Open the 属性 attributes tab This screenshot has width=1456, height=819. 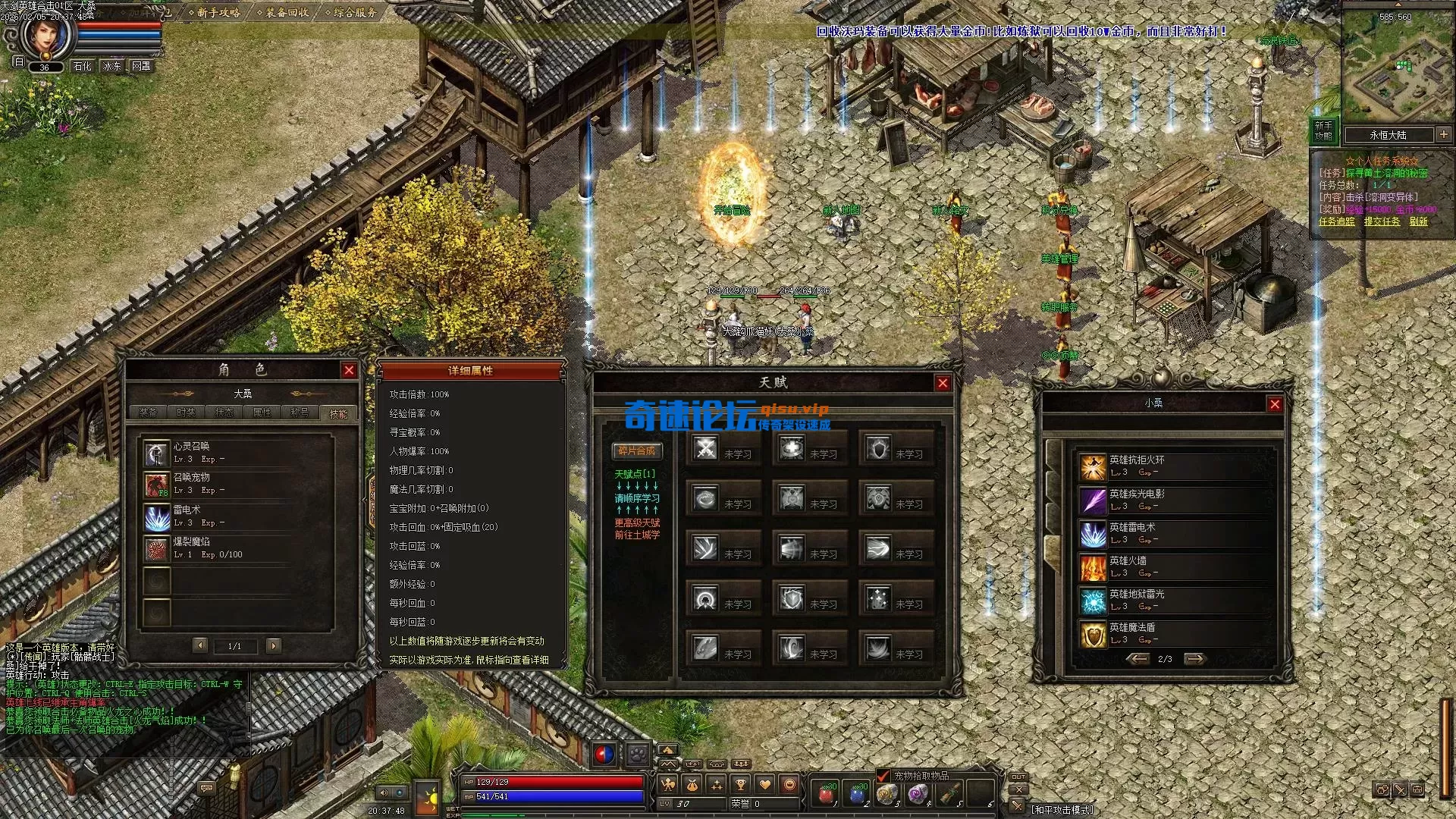tap(262, 413)
